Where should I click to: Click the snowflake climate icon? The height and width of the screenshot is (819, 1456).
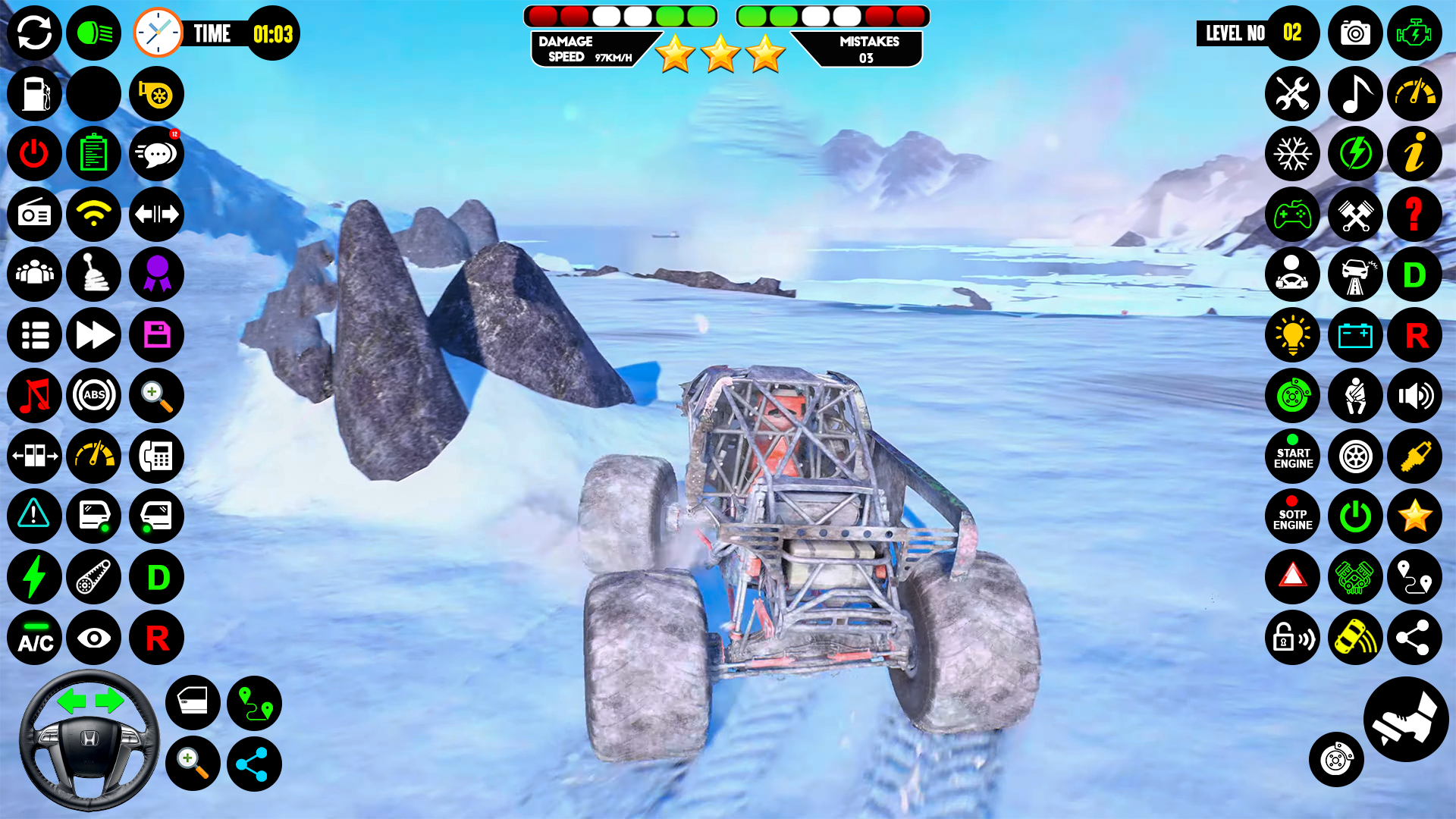click(x=1293, y=154)
